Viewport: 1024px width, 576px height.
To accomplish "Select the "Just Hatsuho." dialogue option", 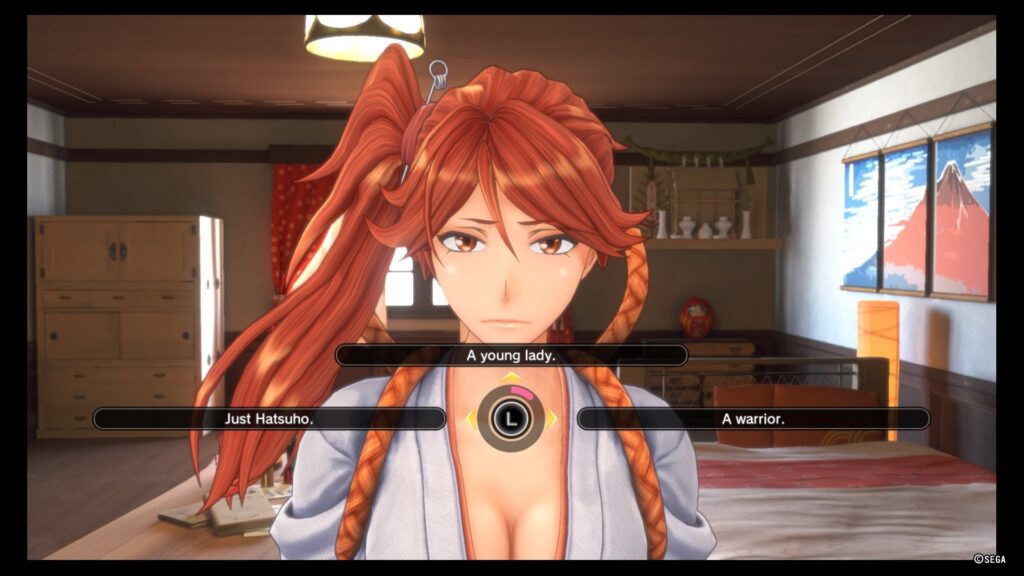I will 269,418.
